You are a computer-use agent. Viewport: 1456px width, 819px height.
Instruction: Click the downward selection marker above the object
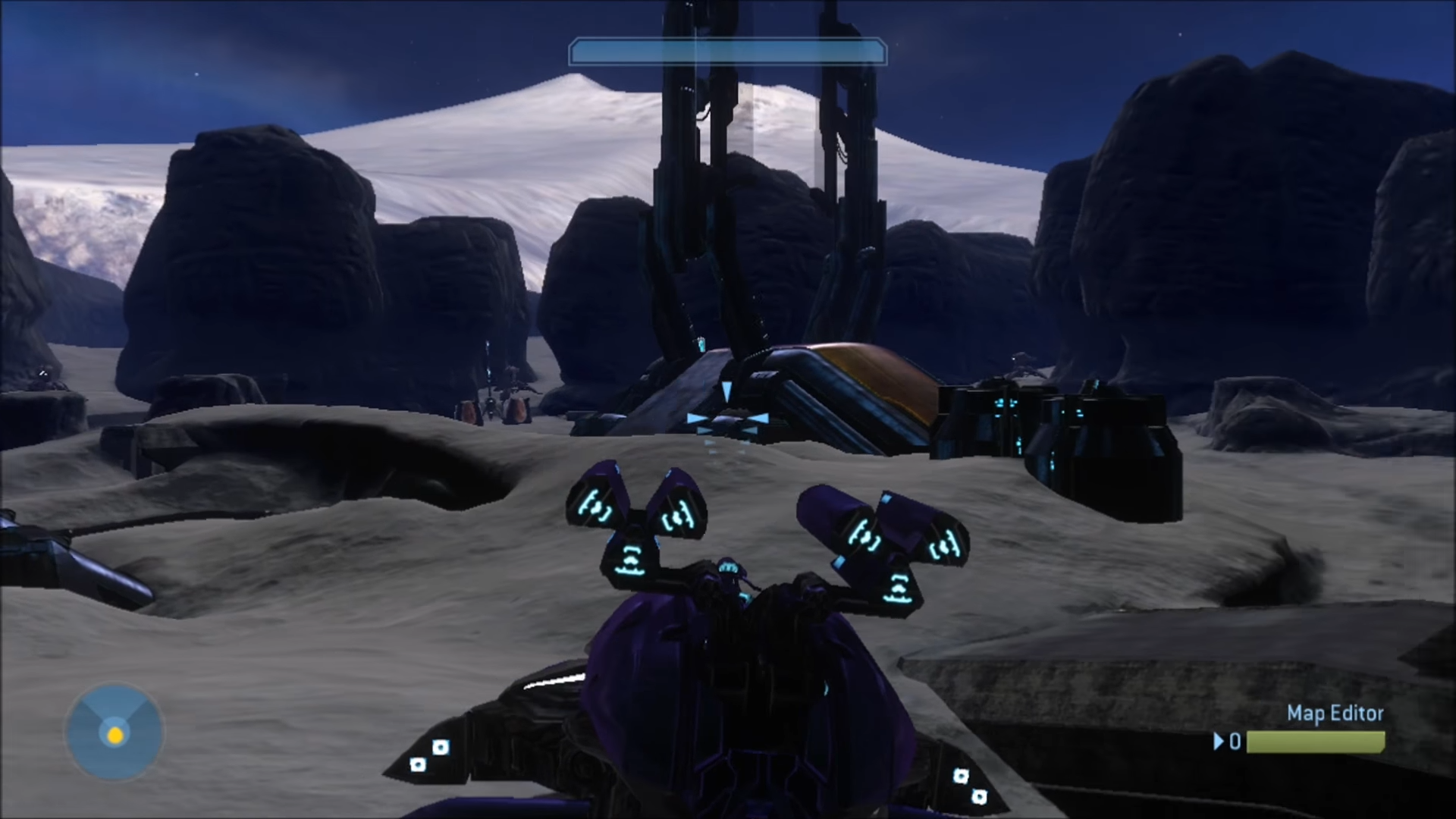point(726,392)
